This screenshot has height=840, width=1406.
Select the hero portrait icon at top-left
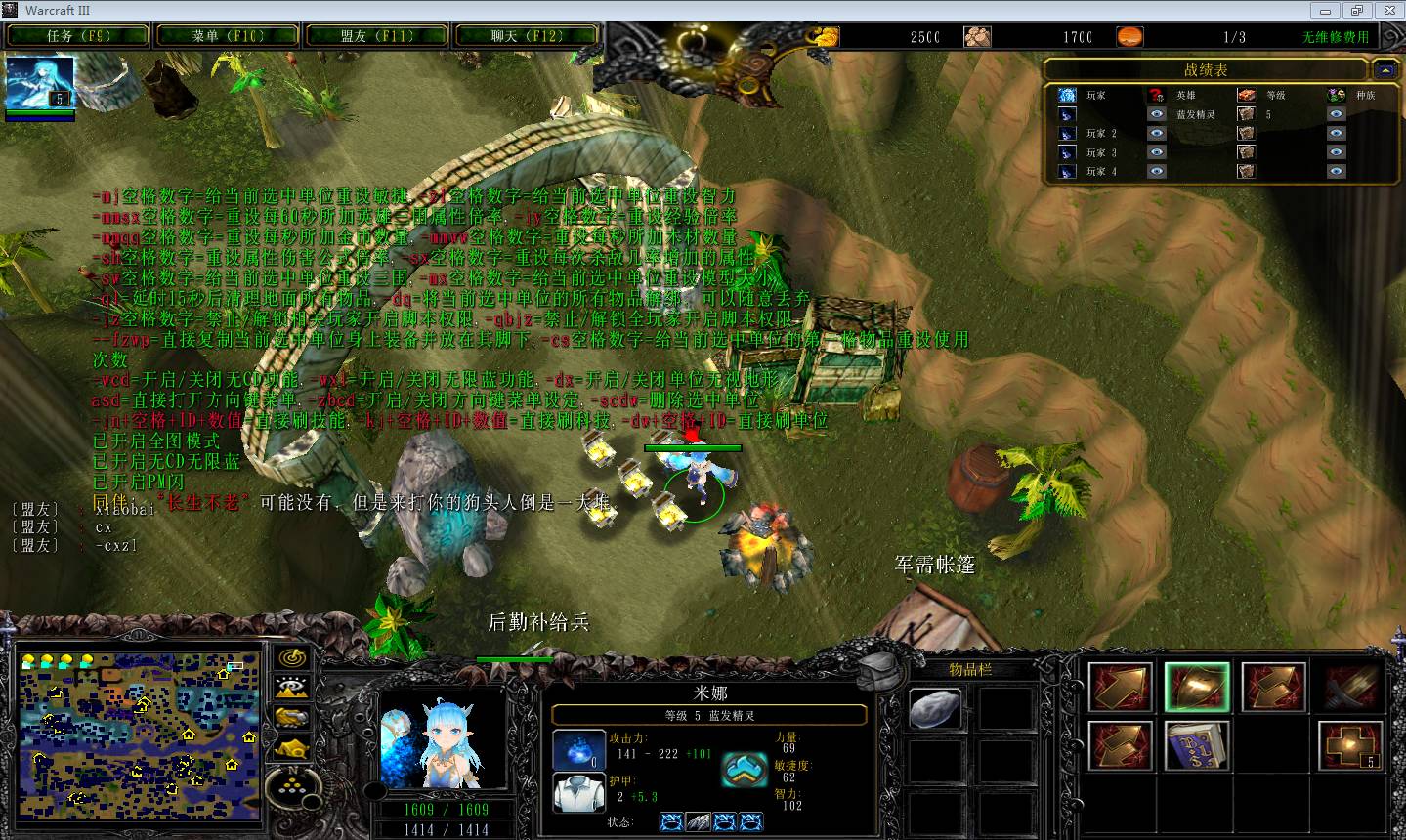click(39, 83)
